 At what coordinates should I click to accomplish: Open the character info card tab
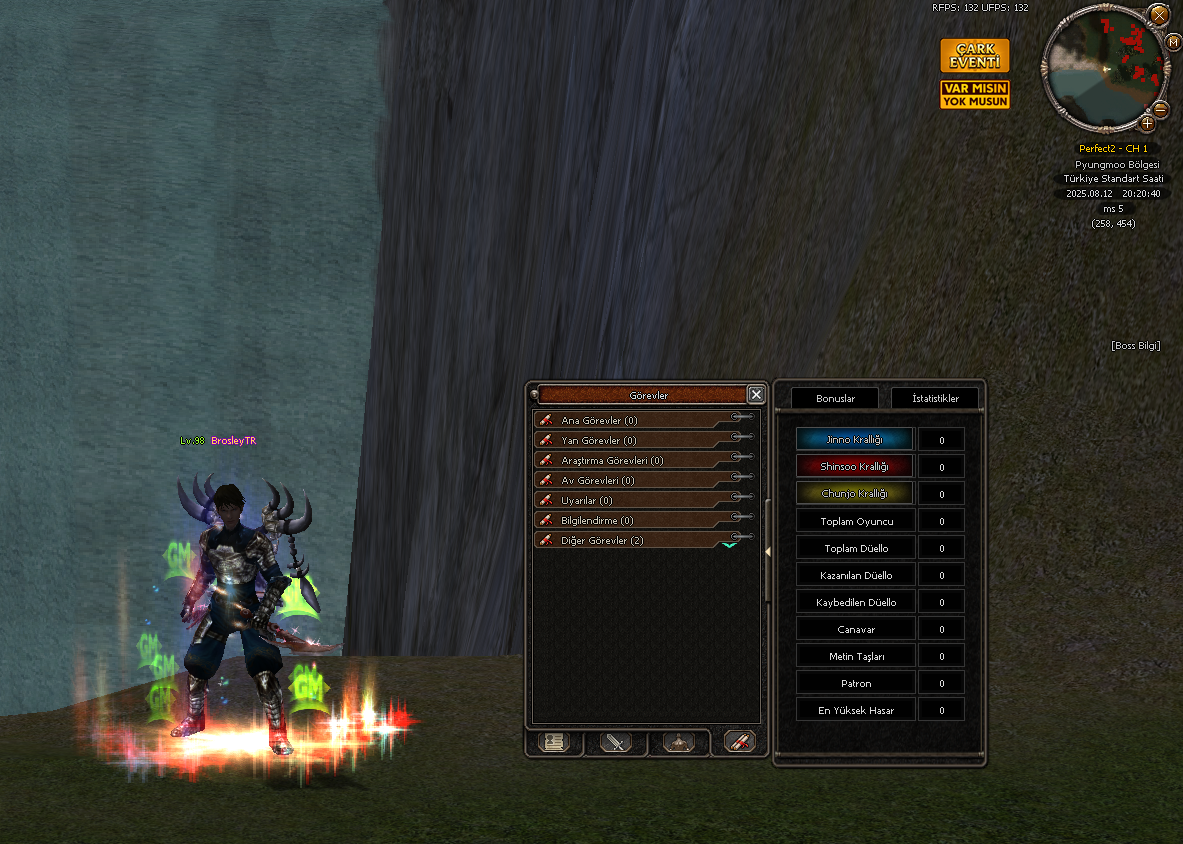pyautogui.click(x=553, y=742)
